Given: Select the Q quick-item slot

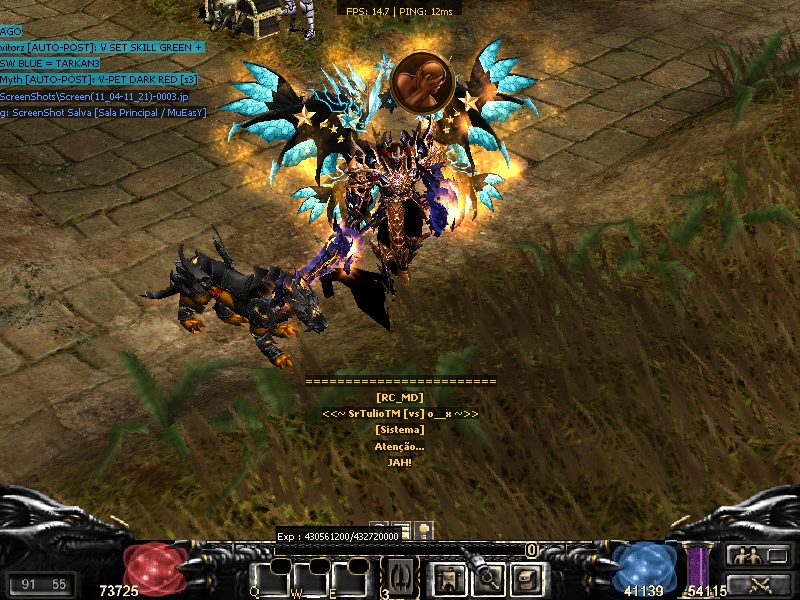Looking at the screenshot, I should tap(271, 580).
